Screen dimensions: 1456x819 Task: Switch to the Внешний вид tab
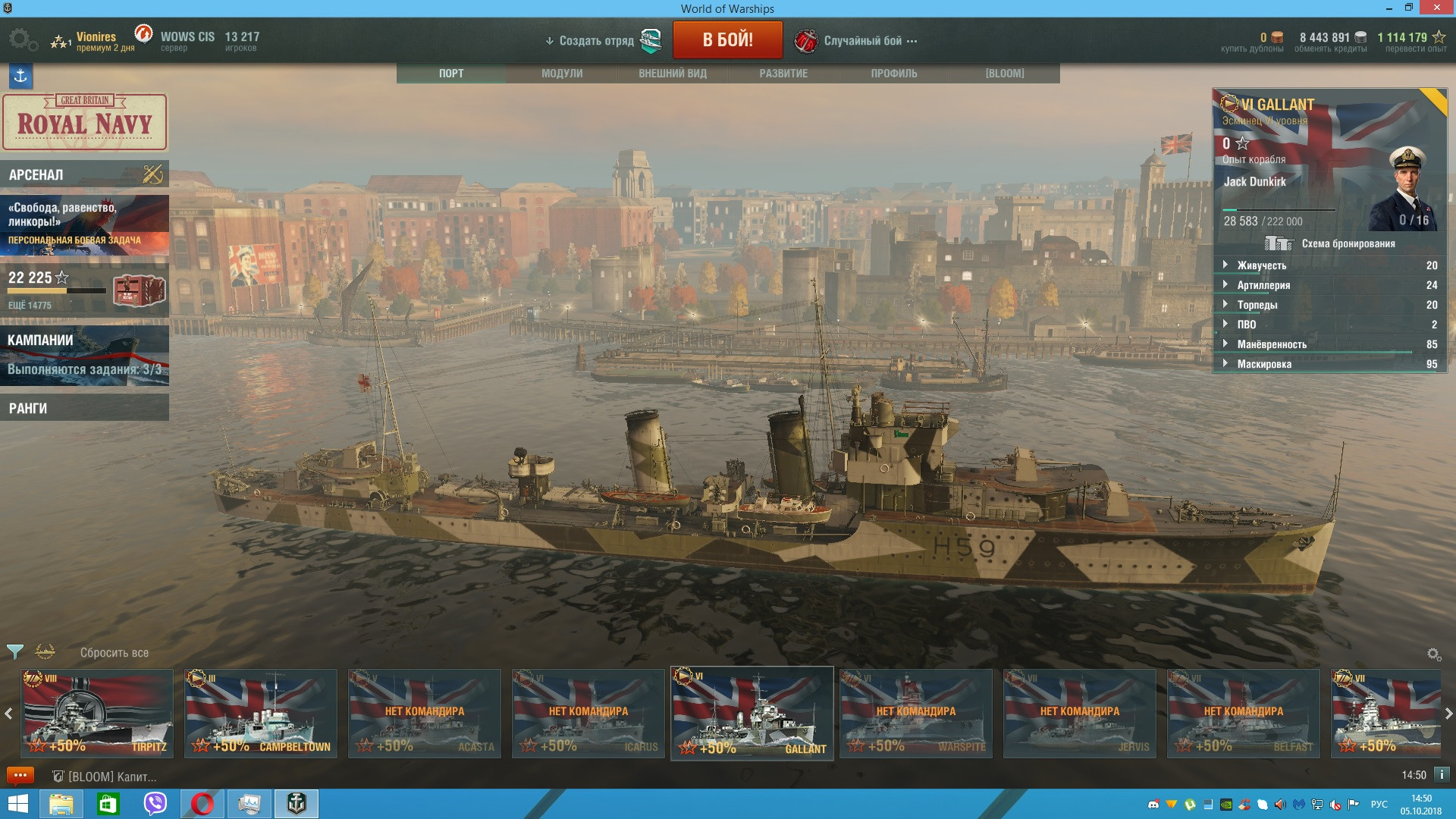673,74
